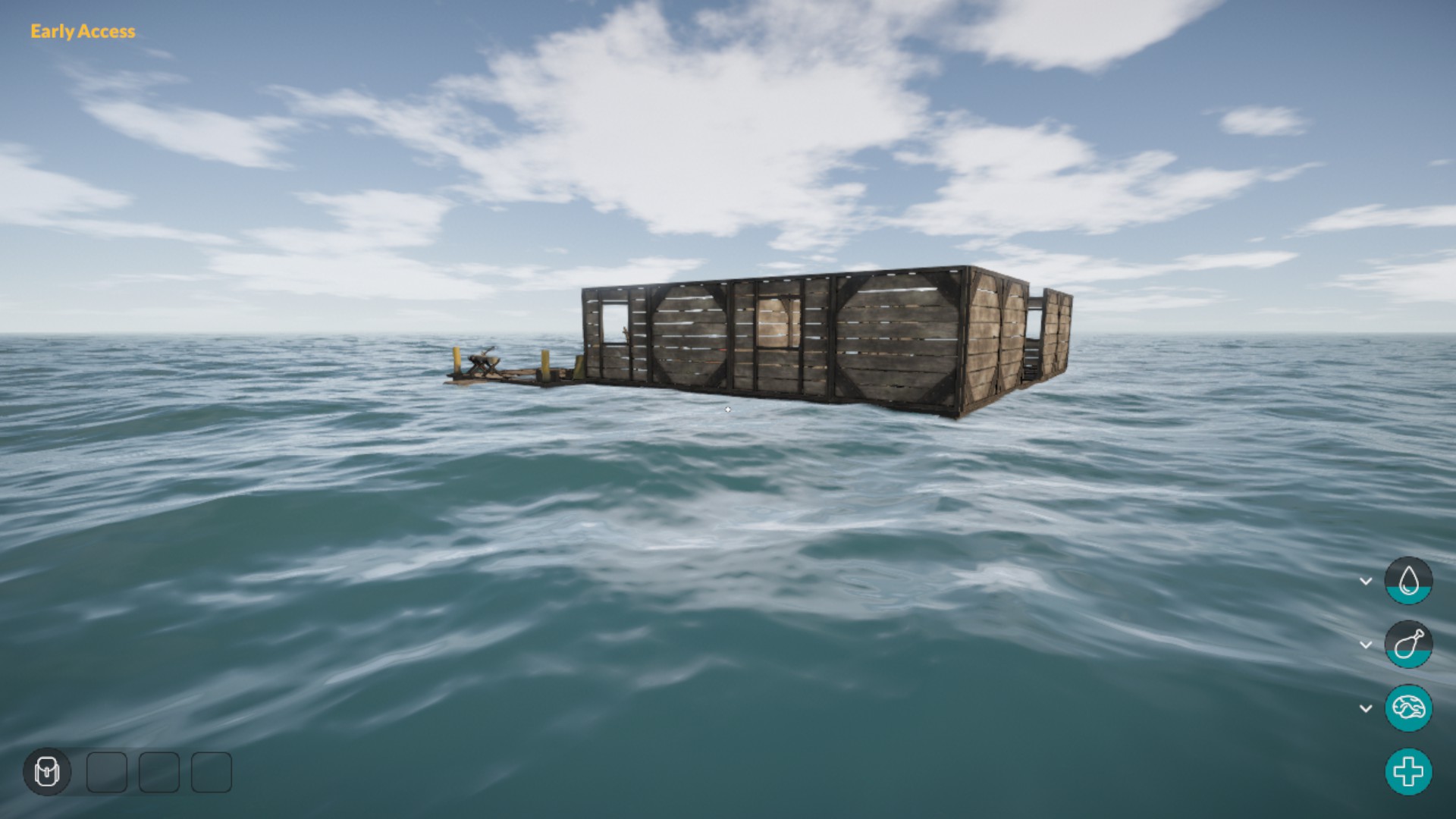Expand the chevron beside the brain icon
1456x819 pixels.
coord(1366,708)
